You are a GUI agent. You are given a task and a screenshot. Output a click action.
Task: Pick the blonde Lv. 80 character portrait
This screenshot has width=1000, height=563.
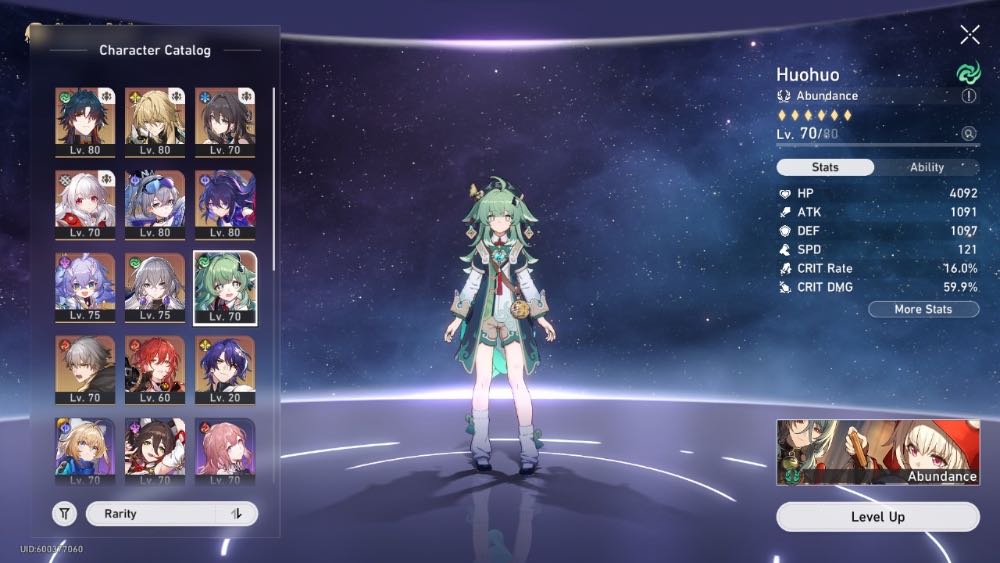coord(155,121)
